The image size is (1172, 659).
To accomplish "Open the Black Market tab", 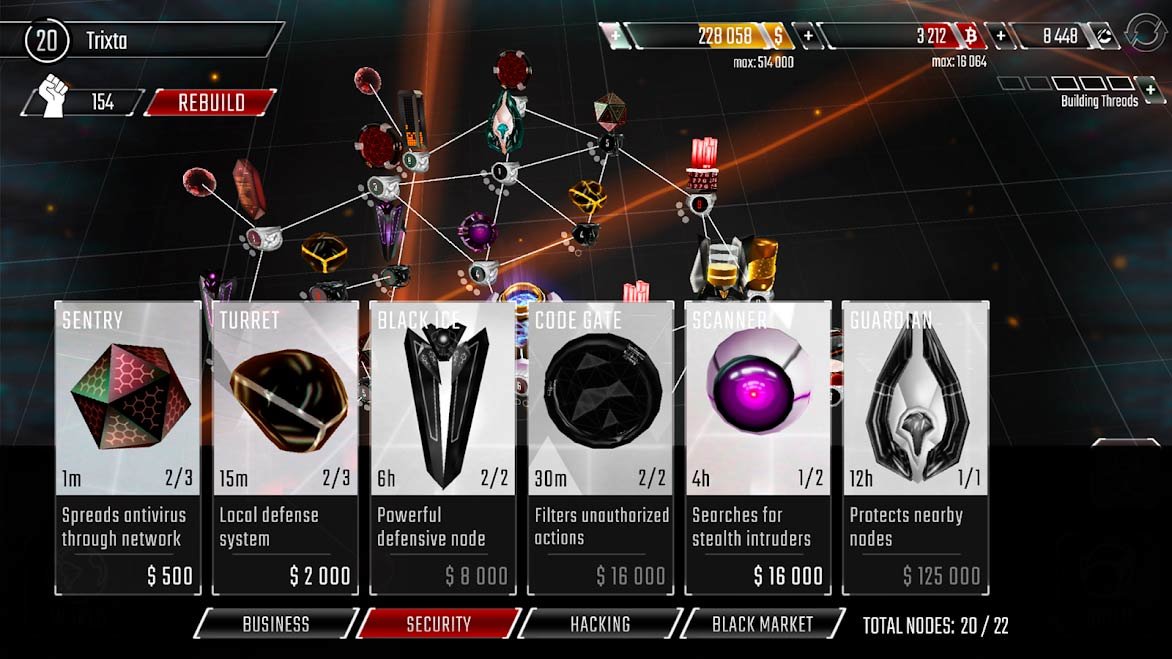I will 762,624.
